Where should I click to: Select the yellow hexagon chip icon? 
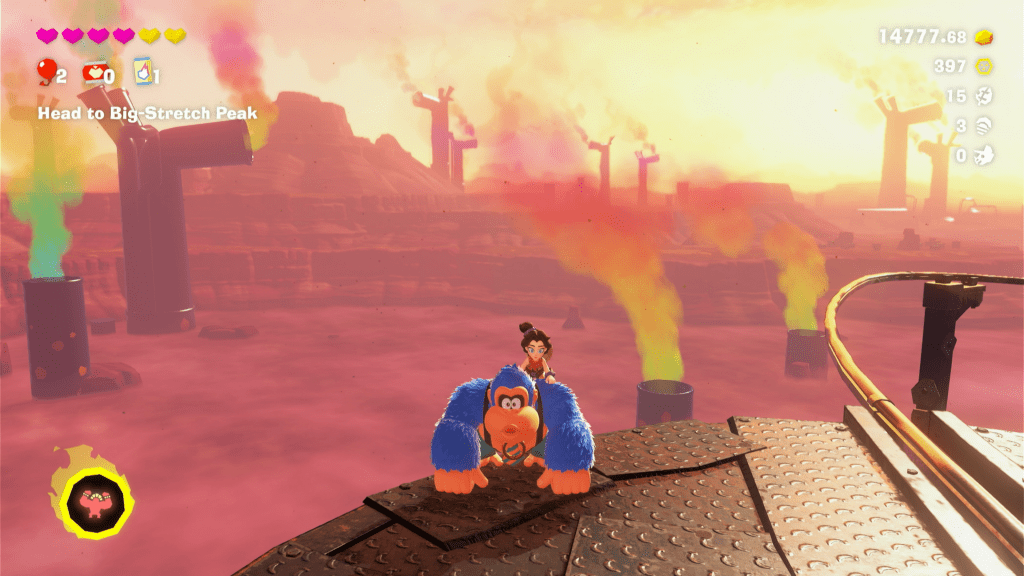(985, 66)
